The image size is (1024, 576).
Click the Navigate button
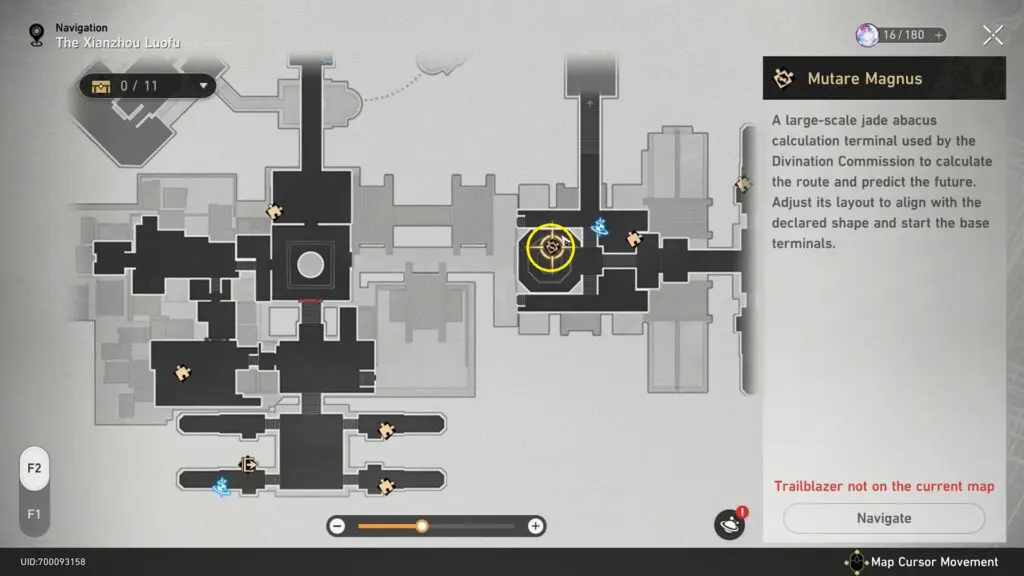(x=884, y=518)
